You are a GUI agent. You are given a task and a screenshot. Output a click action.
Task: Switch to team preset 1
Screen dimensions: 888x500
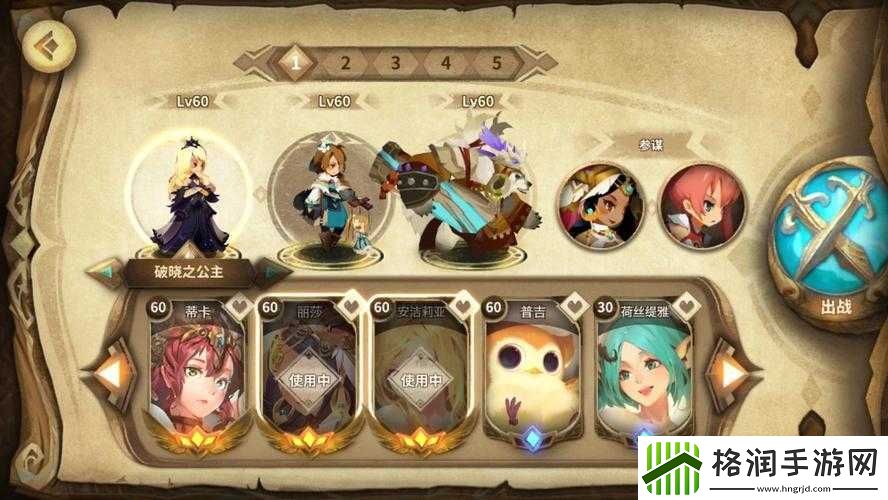[x=295, y=63]
